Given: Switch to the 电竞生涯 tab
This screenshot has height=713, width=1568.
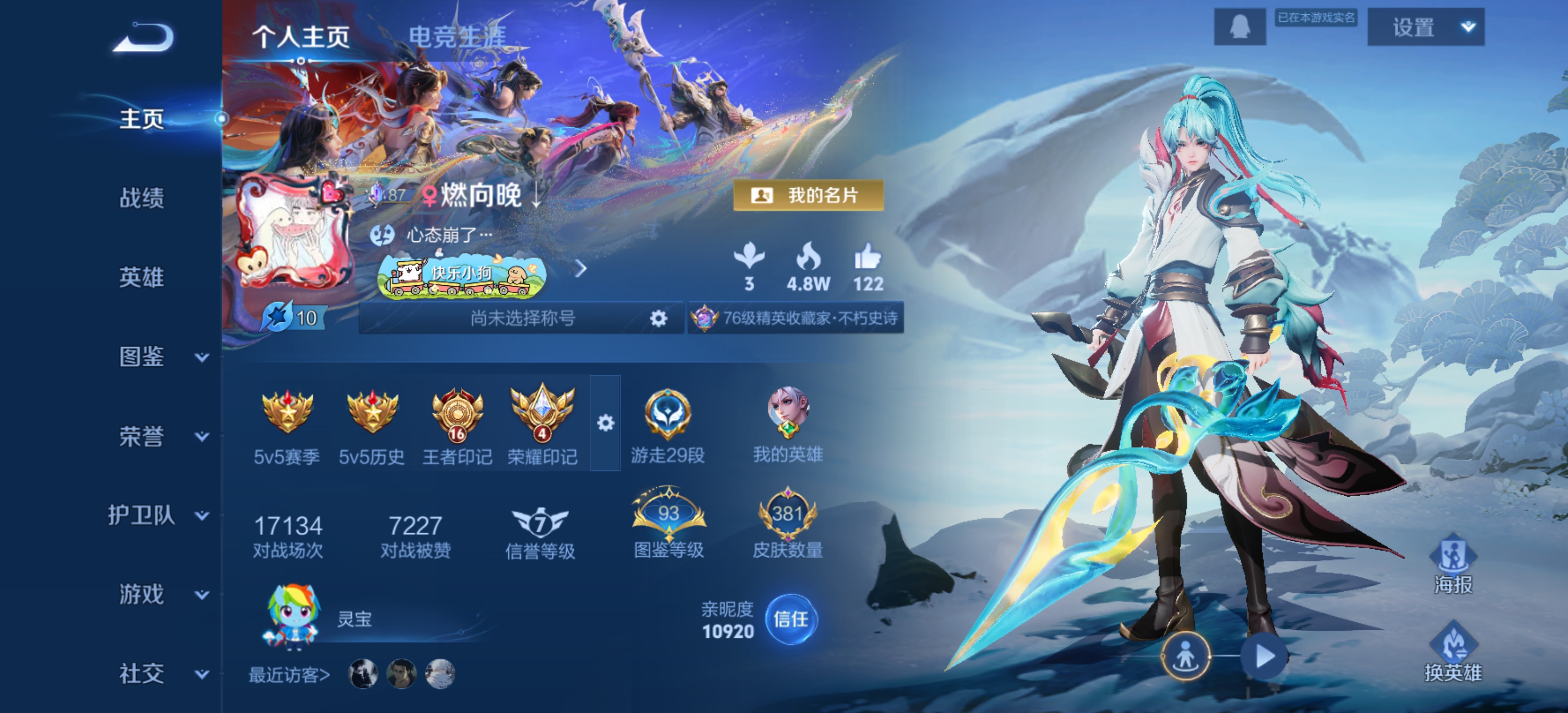Looking at the screenshot, I should pyautogui.click(x=456, y=37).
